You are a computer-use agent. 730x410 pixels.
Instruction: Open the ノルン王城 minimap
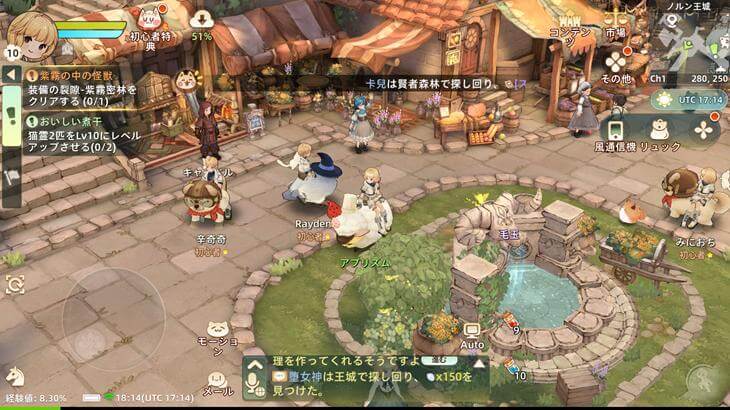[690, 38]
